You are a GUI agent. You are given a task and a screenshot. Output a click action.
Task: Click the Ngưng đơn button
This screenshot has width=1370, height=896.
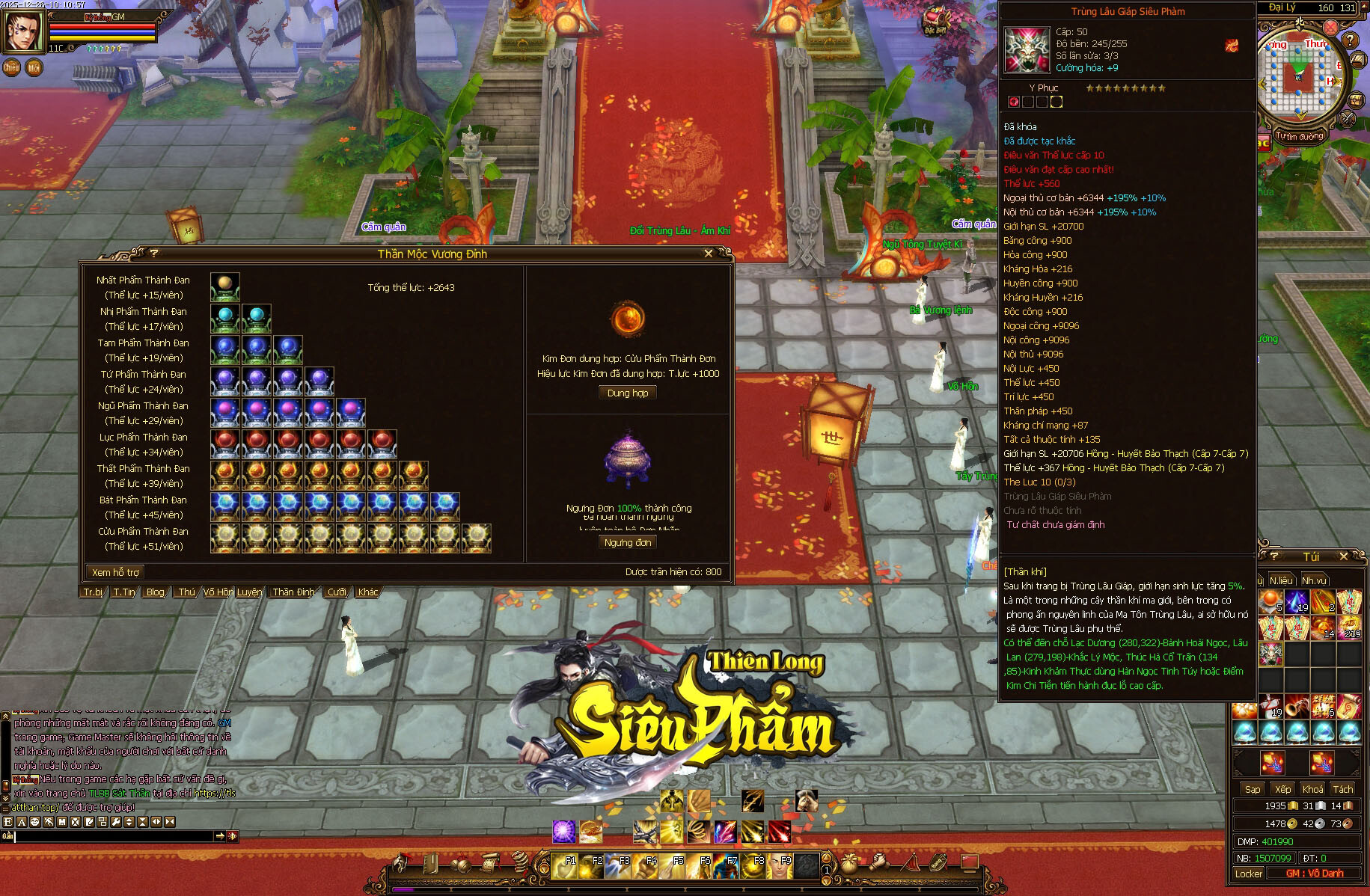coord(628,543)
